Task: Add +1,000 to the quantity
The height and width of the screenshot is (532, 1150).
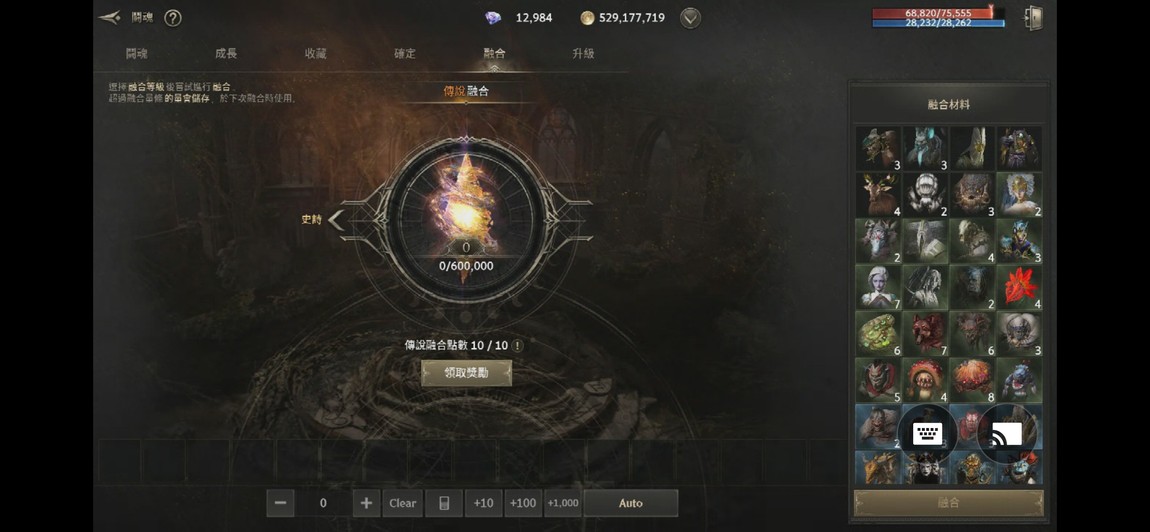Action: [563, 503]
